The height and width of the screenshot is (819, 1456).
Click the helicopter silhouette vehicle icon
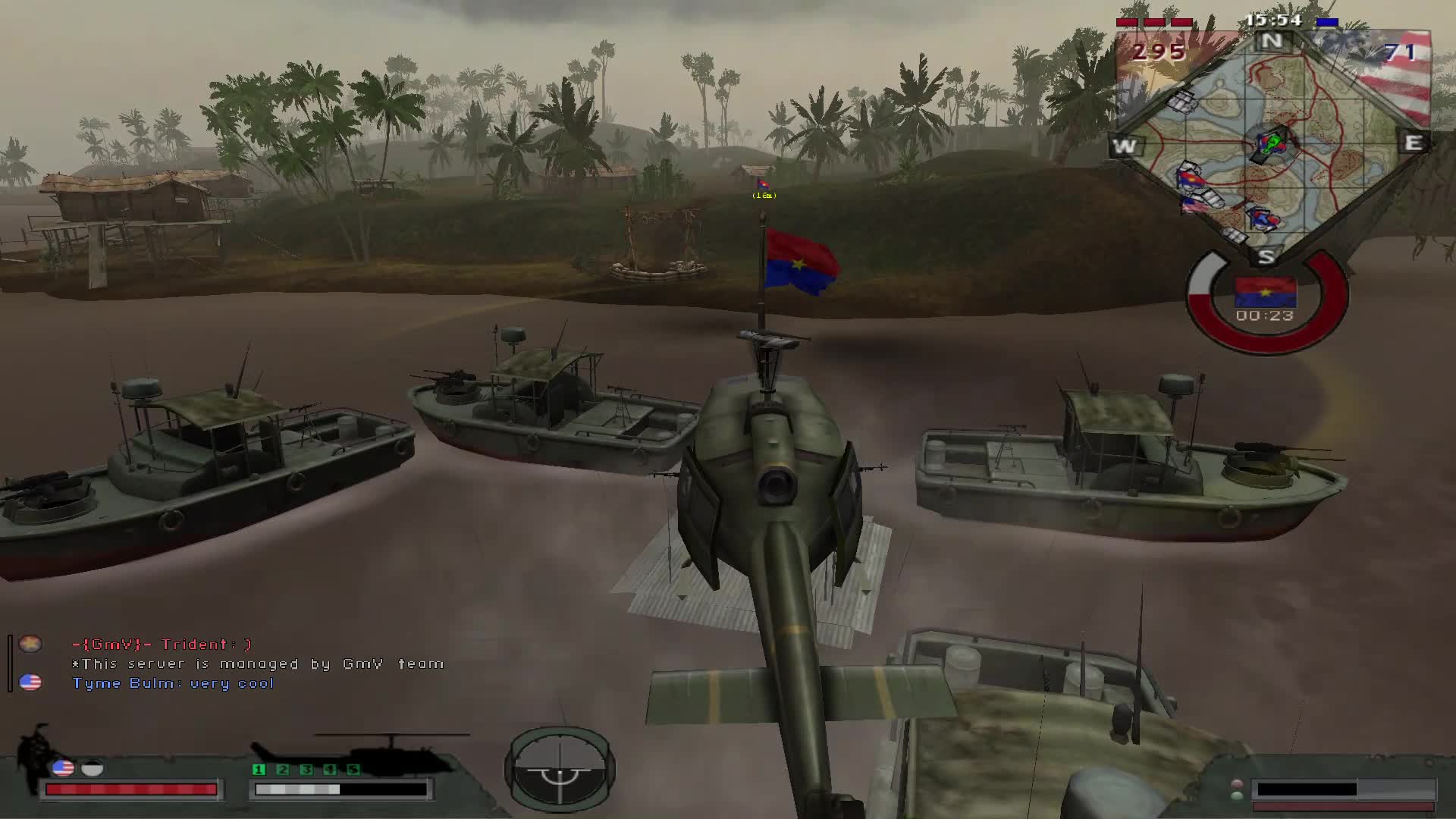pyautogui.click(x=393, y=752)
